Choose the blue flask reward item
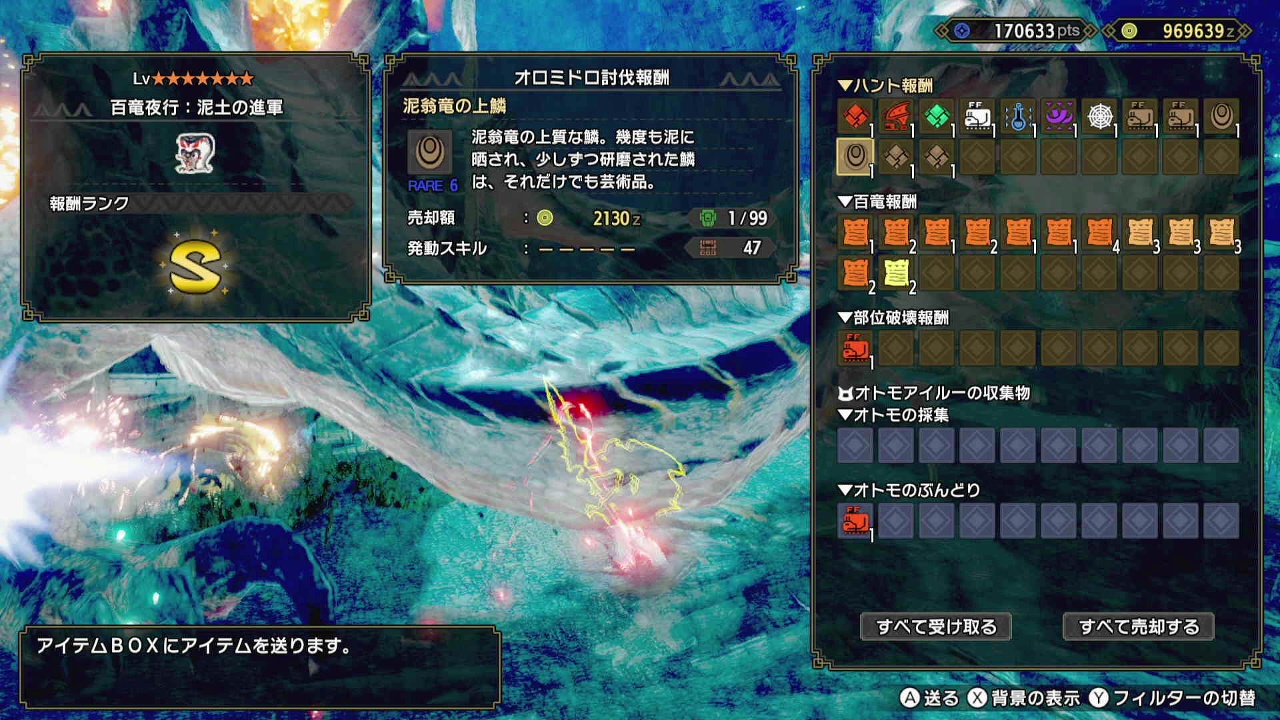The height and width of the screenshot is (720, 1280). click(x=1018, y=117)
